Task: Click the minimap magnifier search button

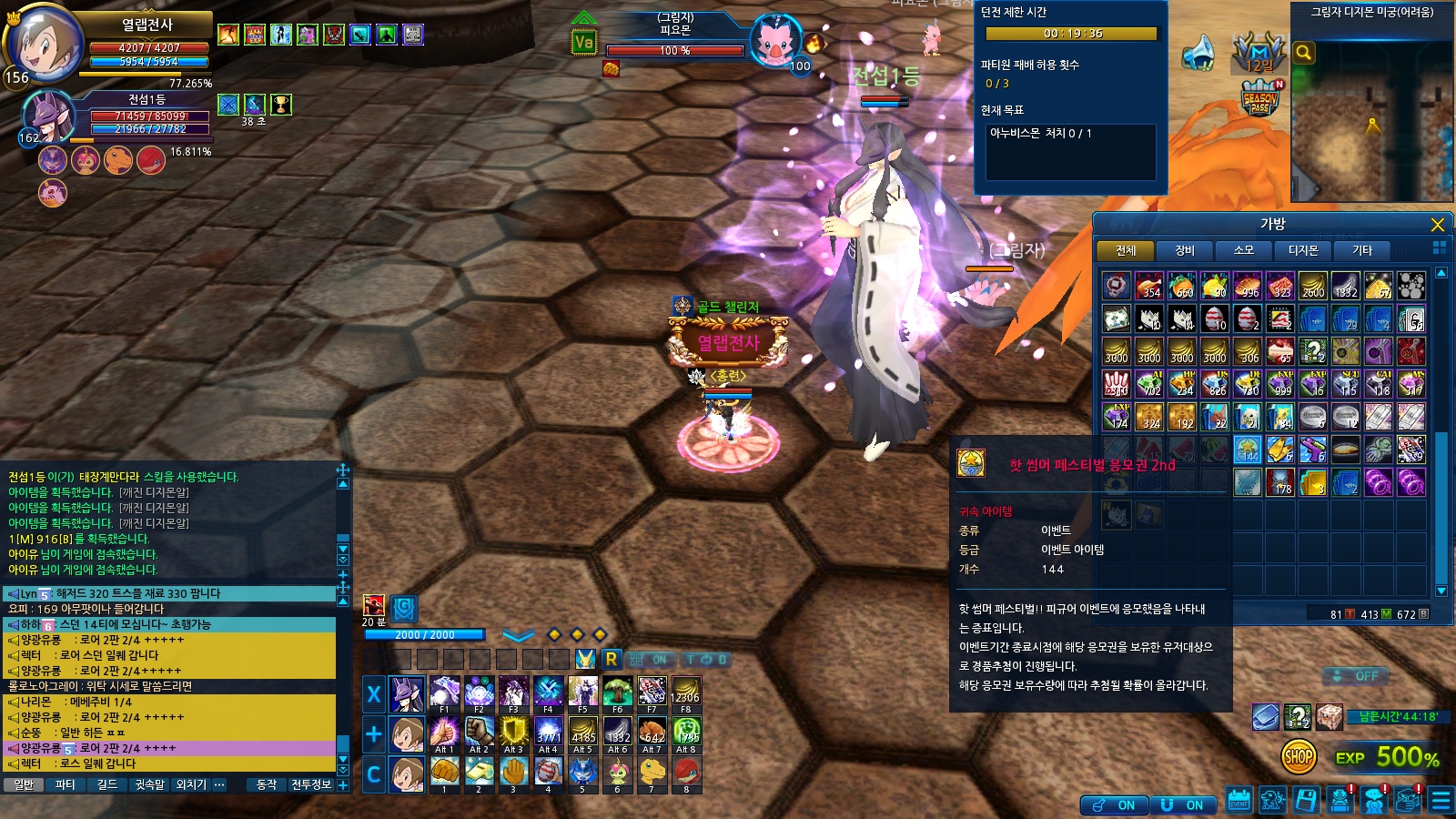Action: coord(1303,53)
